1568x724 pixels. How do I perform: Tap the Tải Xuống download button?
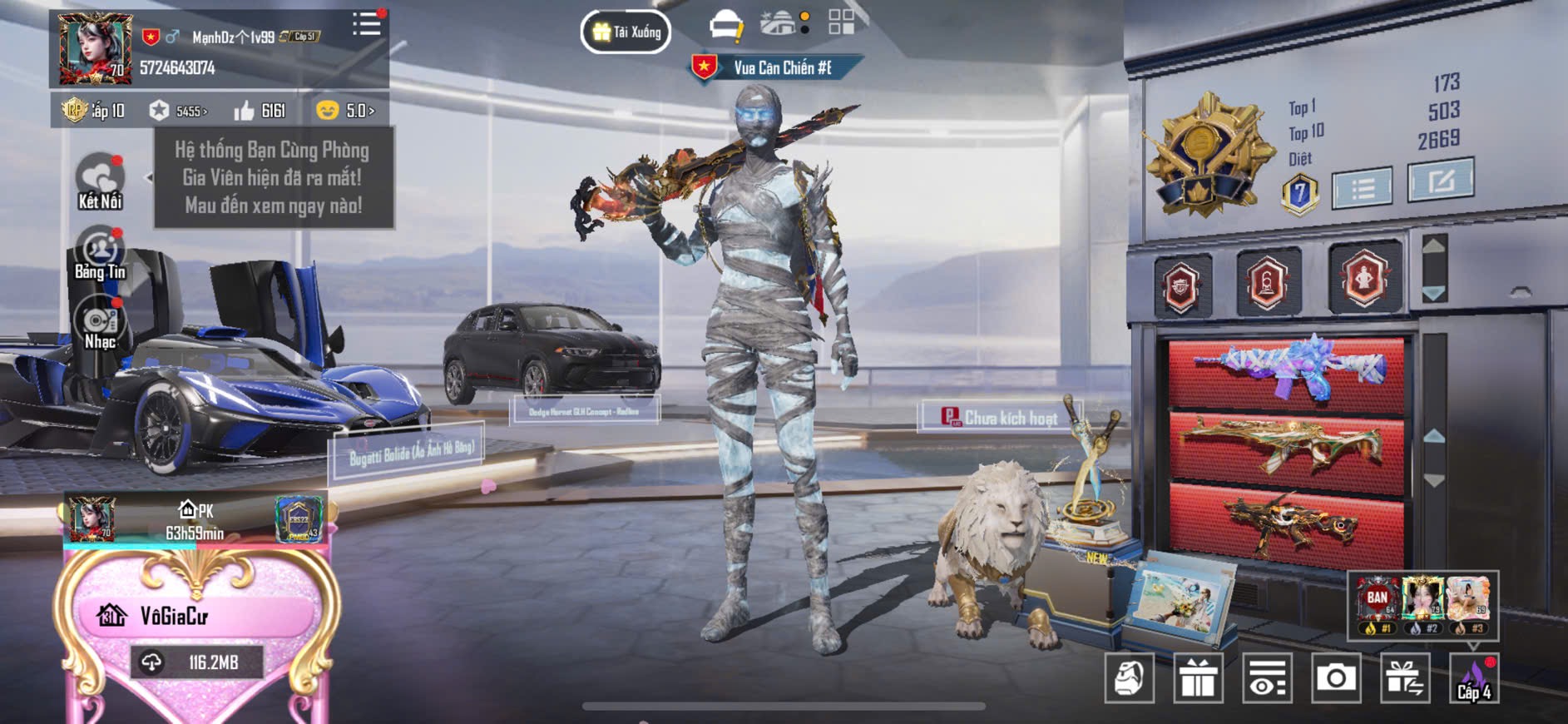[626, 32]
